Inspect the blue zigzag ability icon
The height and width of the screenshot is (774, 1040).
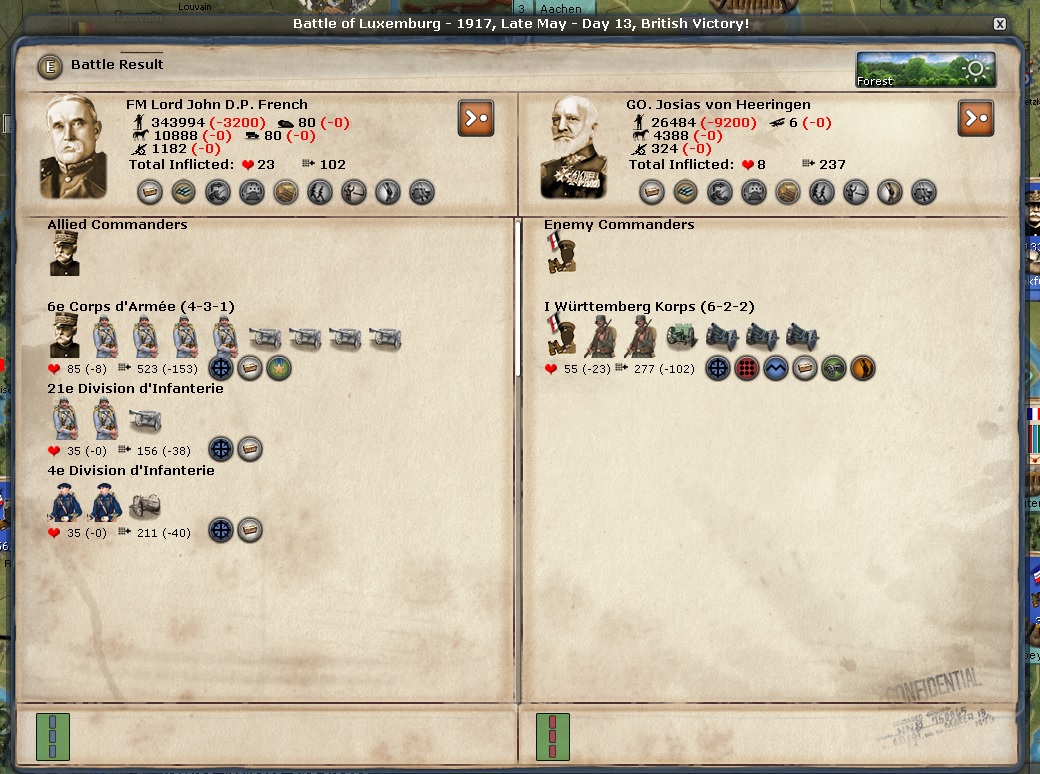point(774,368)
